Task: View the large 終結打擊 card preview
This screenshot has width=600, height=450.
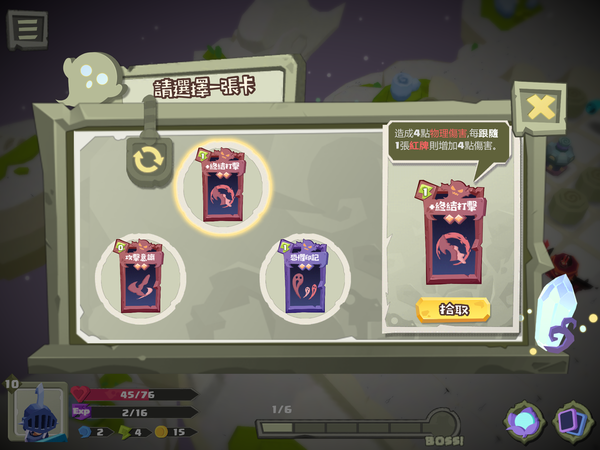Action: (453, 232)
